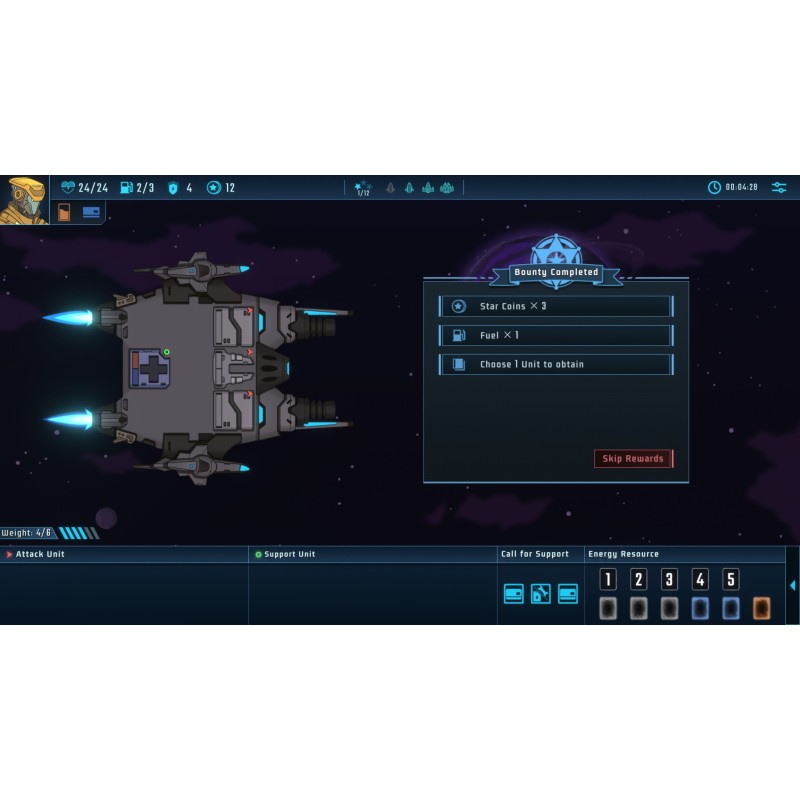Collect the Fuel x1 reward
The height and width of the screenshot is (800, 800).
tap(555, 335)
